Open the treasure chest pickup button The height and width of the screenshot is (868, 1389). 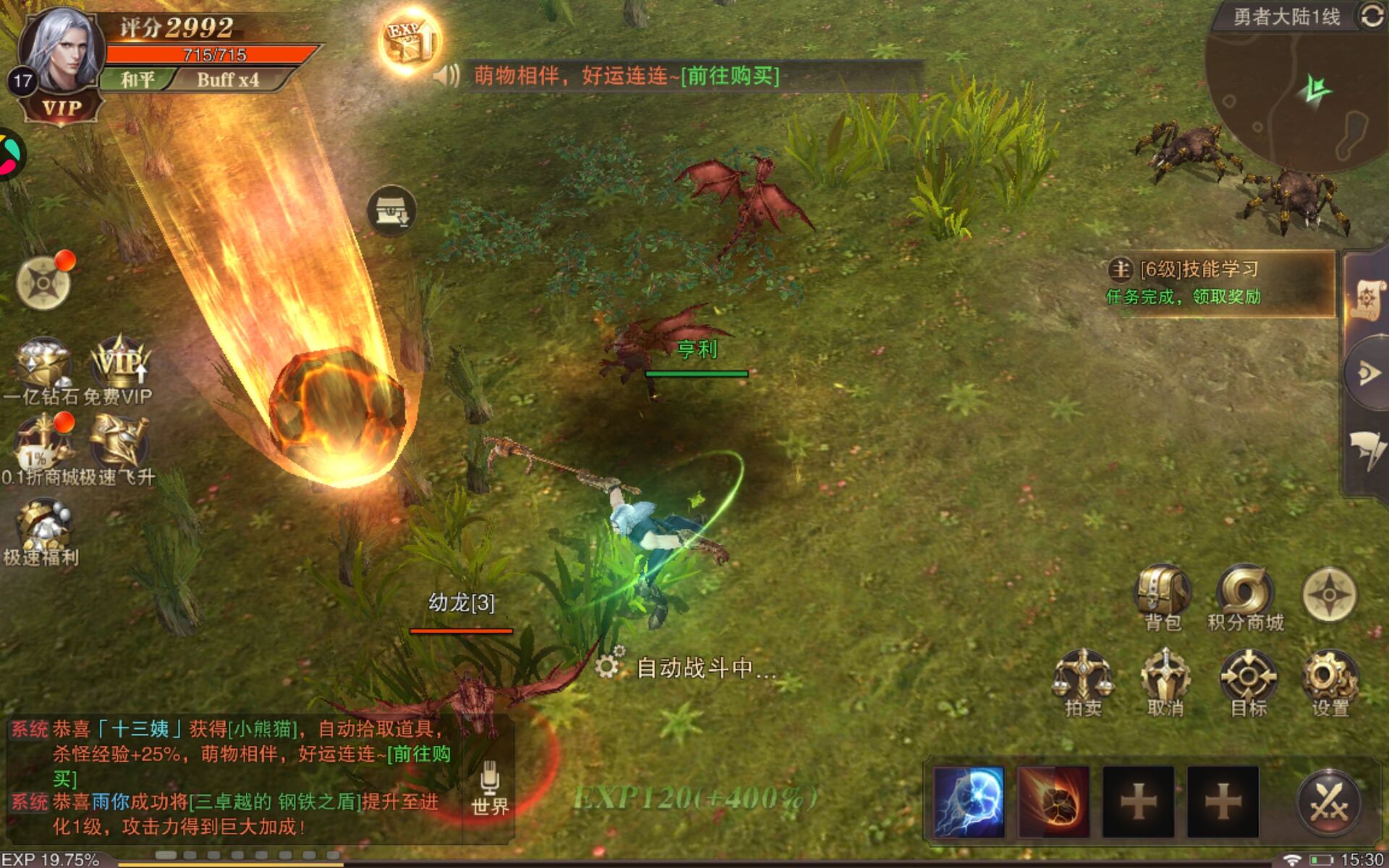[x=391, y=211]
